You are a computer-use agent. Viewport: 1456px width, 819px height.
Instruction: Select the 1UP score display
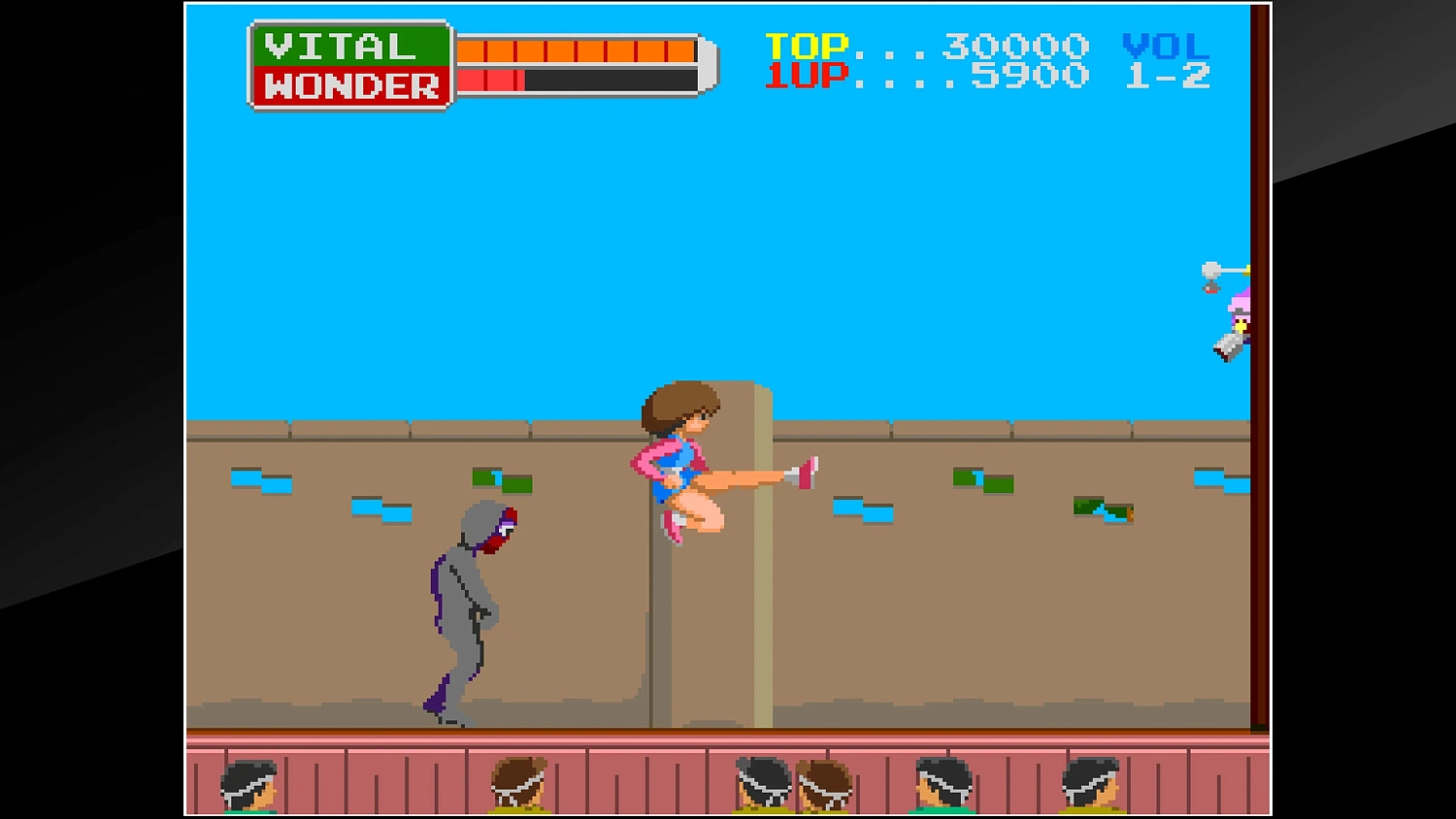(809, 76)
